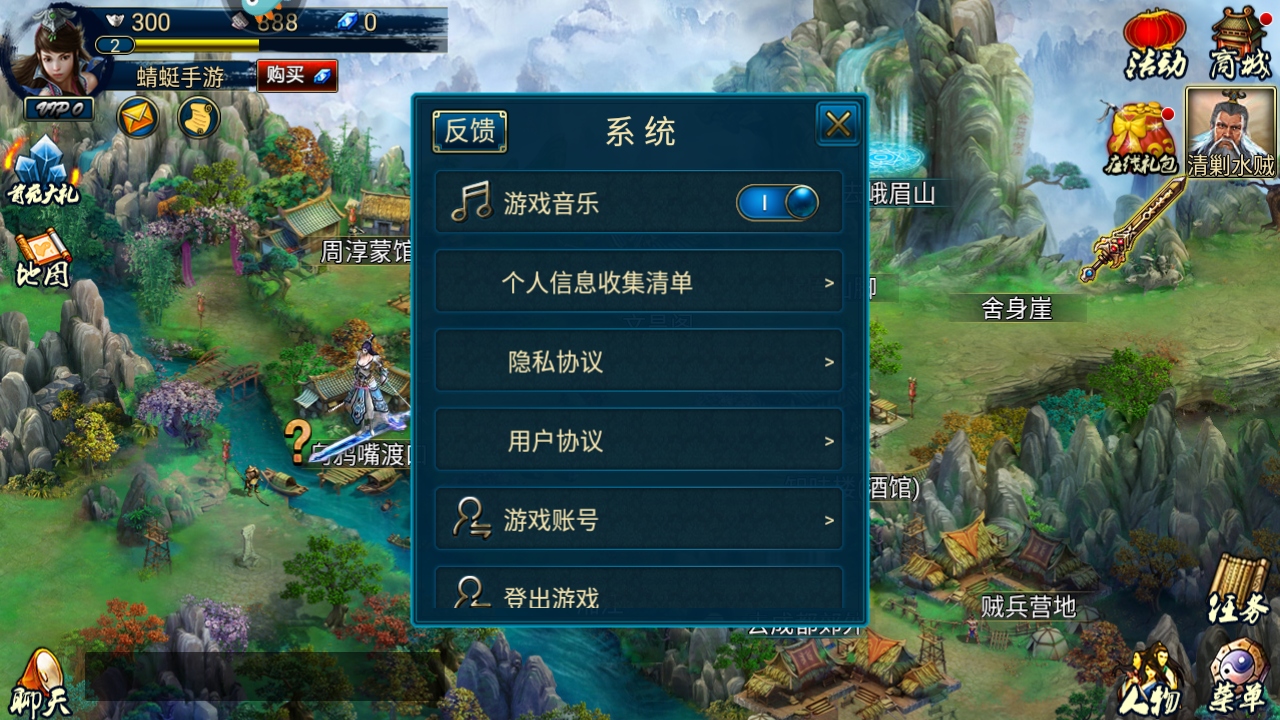Click the 购买 buy button
This screenshot has width=1280, height=720.
[x=296, y=75]
